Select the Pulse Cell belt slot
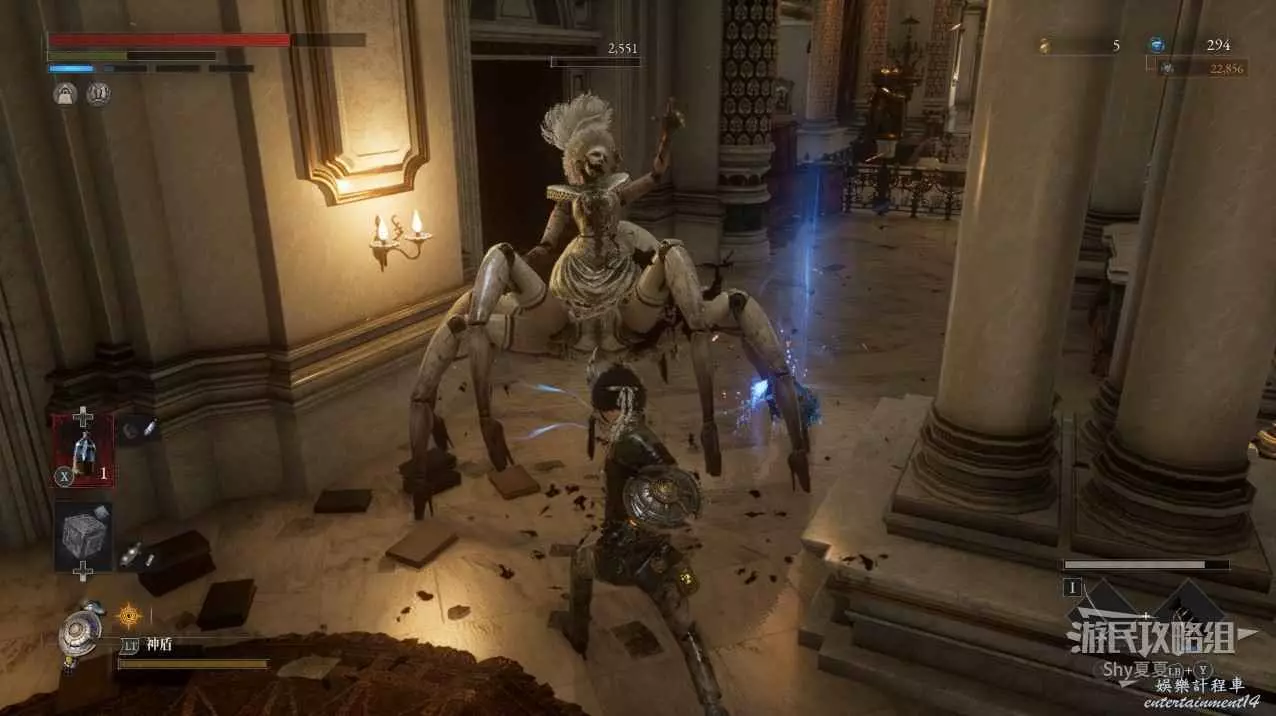This screenshot has width=1276, height=716. pyautogui.click(x=83, y=452)
